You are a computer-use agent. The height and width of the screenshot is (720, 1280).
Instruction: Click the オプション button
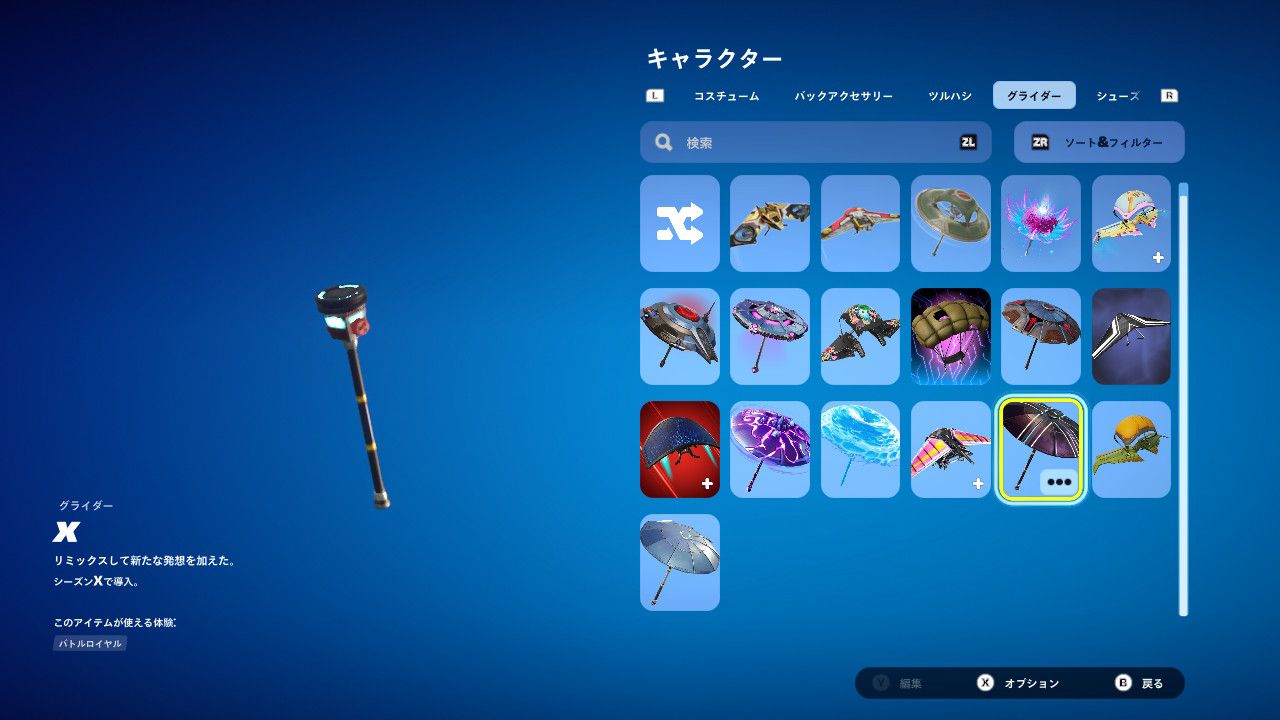(1019, 683)
